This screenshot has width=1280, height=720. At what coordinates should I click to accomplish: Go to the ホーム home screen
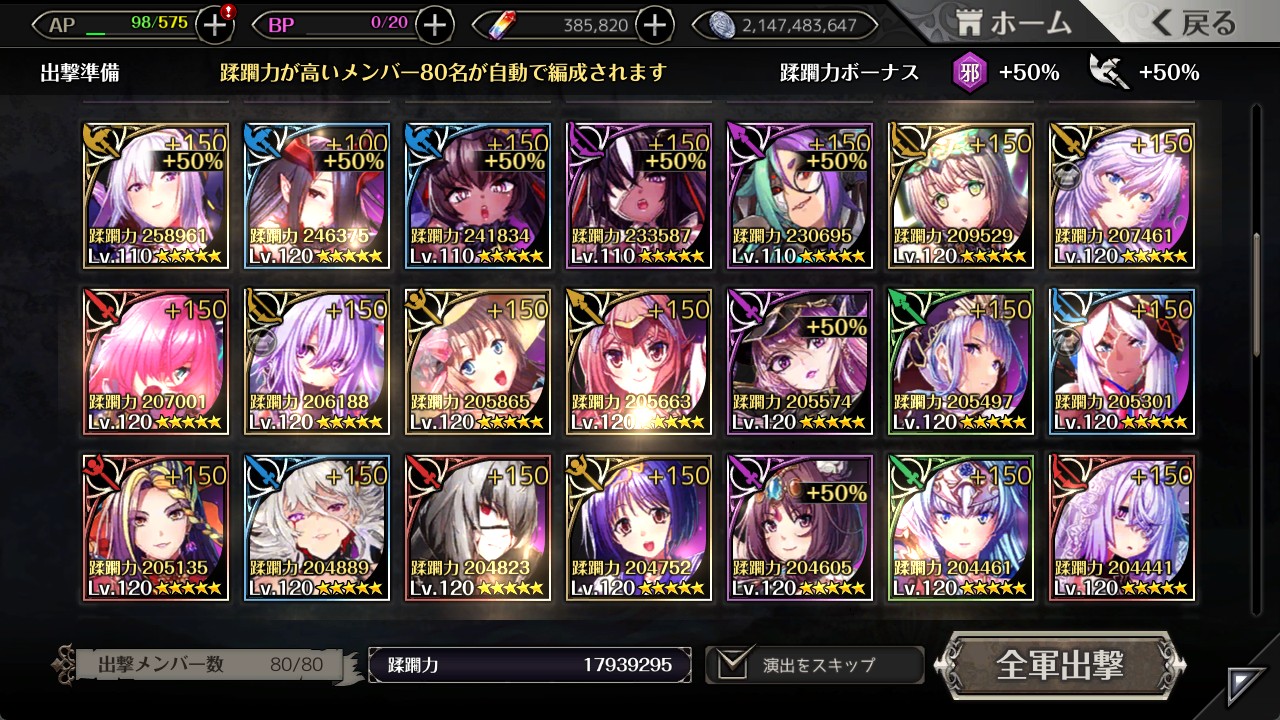(x=1013, y=24)
